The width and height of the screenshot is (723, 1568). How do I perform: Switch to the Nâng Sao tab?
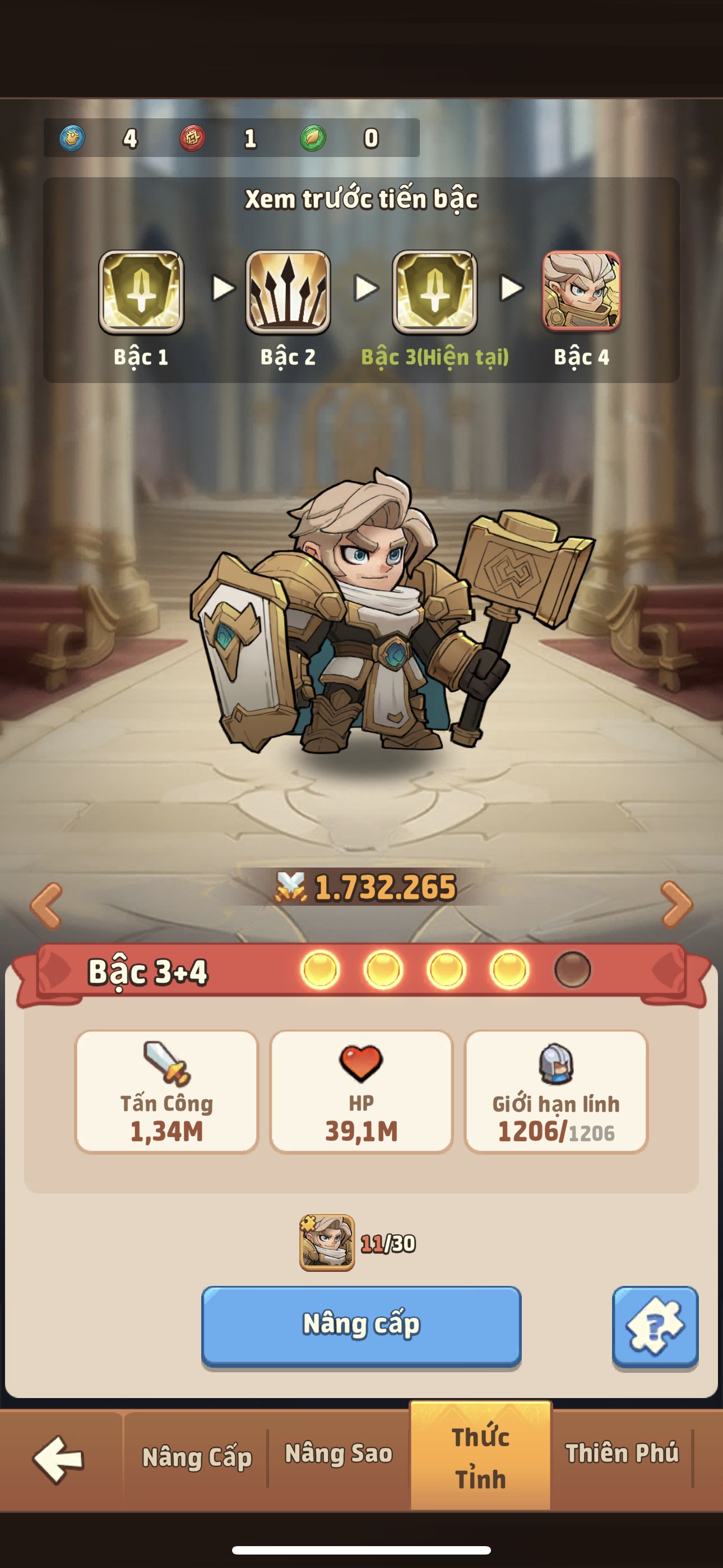339,1454
